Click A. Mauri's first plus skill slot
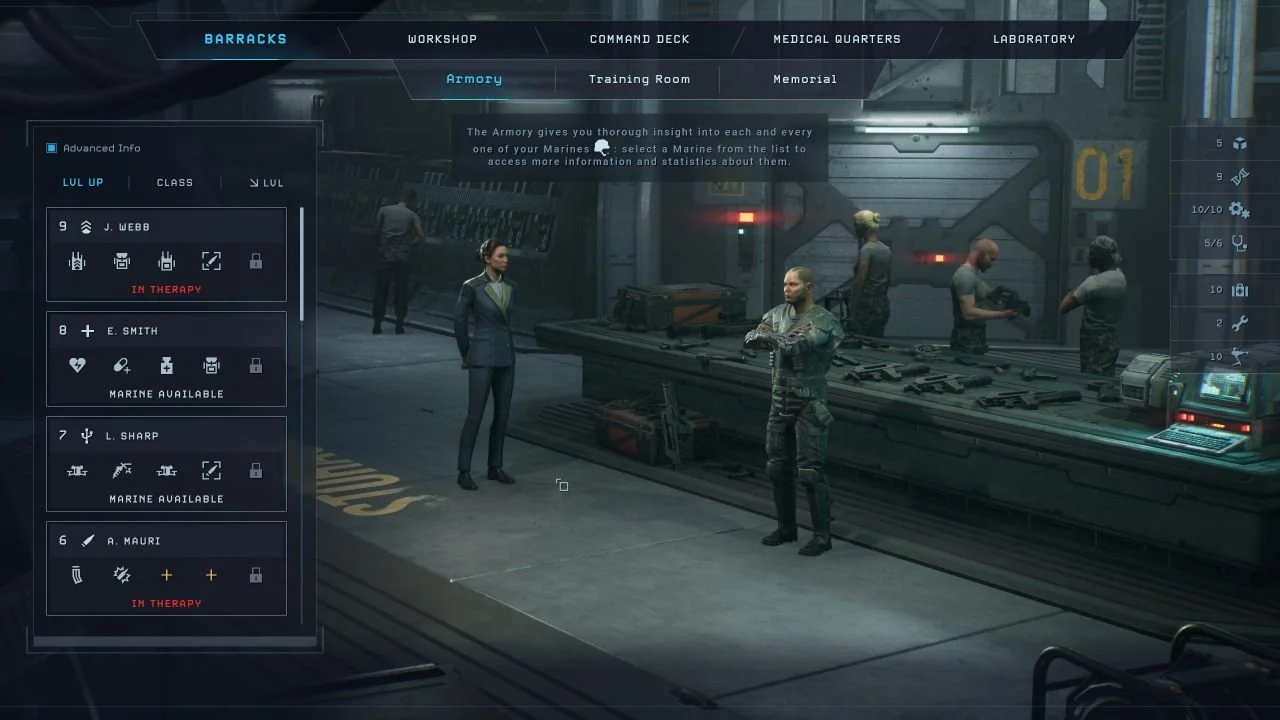Image resolution: width=1280 pixels, height=720 pixels. pos(166,575)
